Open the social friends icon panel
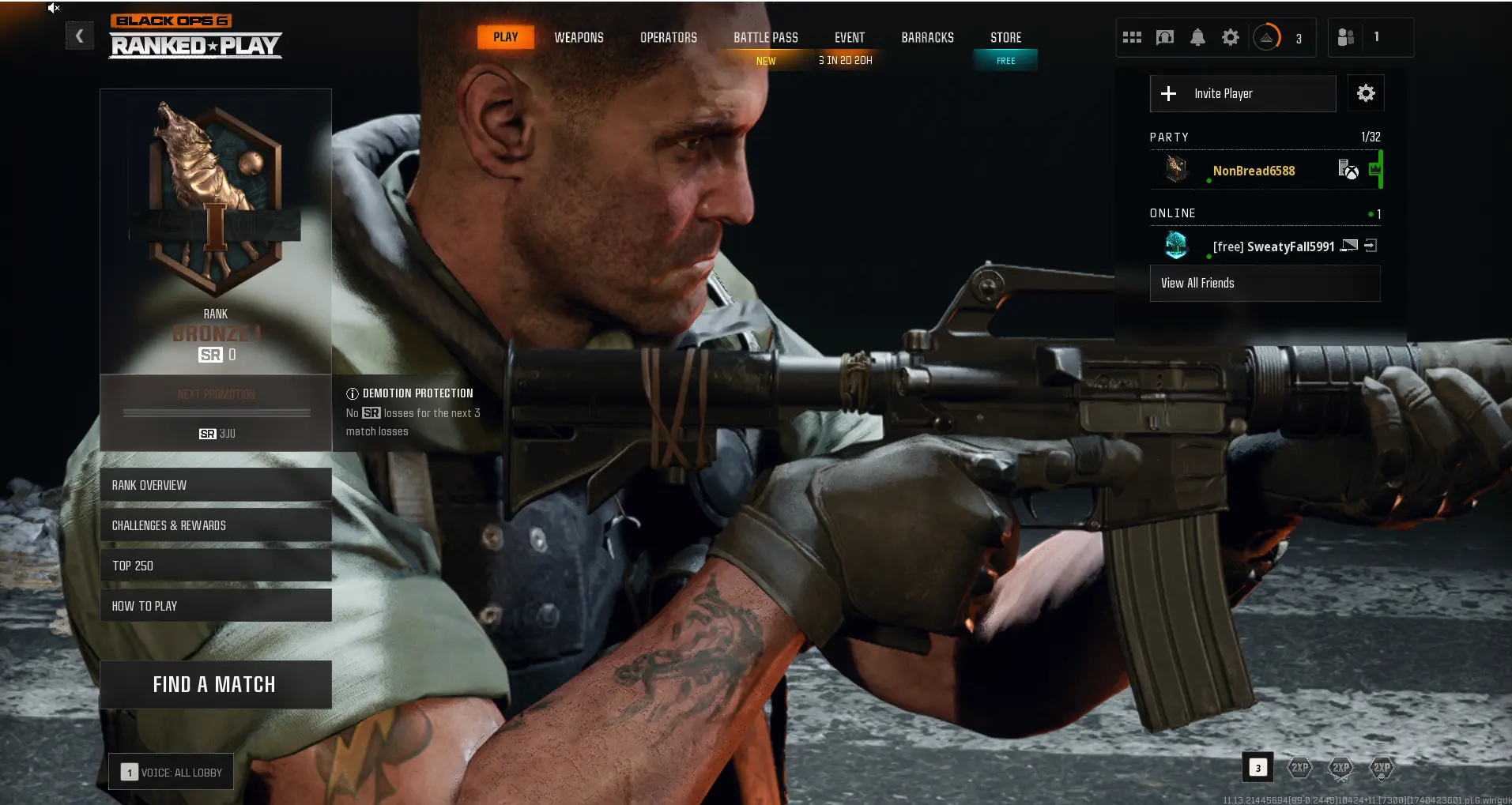1512x805 pixels. point(1344,37)
